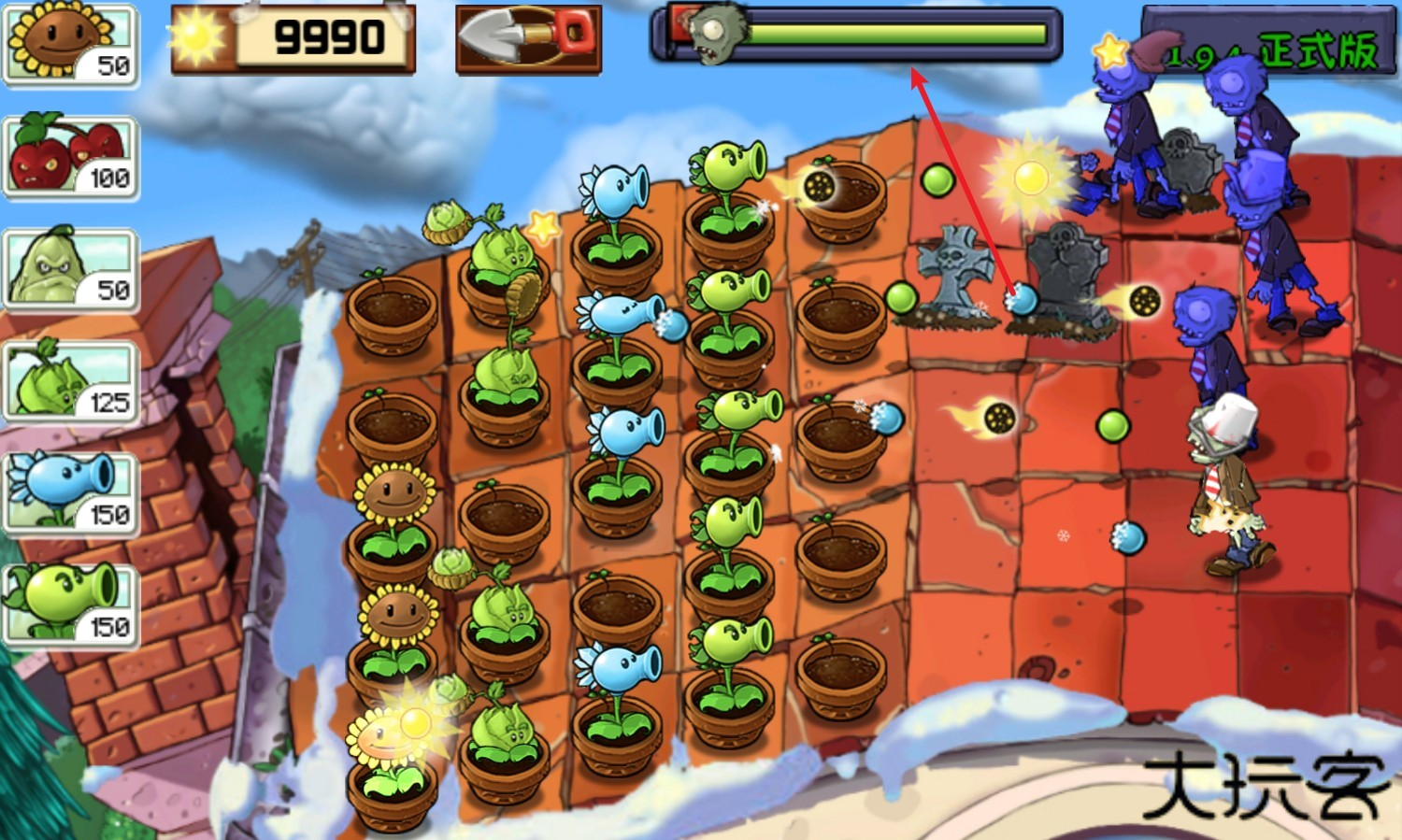Collect the sun on the bottom sunflower
This screenshot has width=1402, height=840.
click(412, 721)
